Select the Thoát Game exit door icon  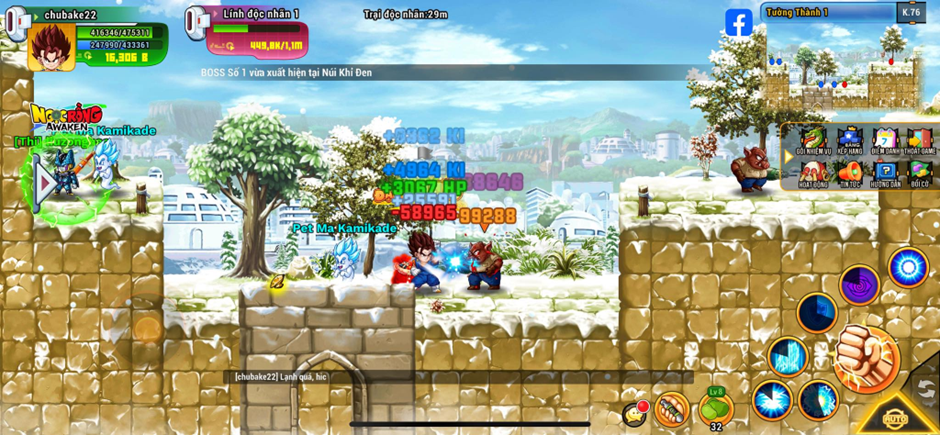[x=919, y=141]
